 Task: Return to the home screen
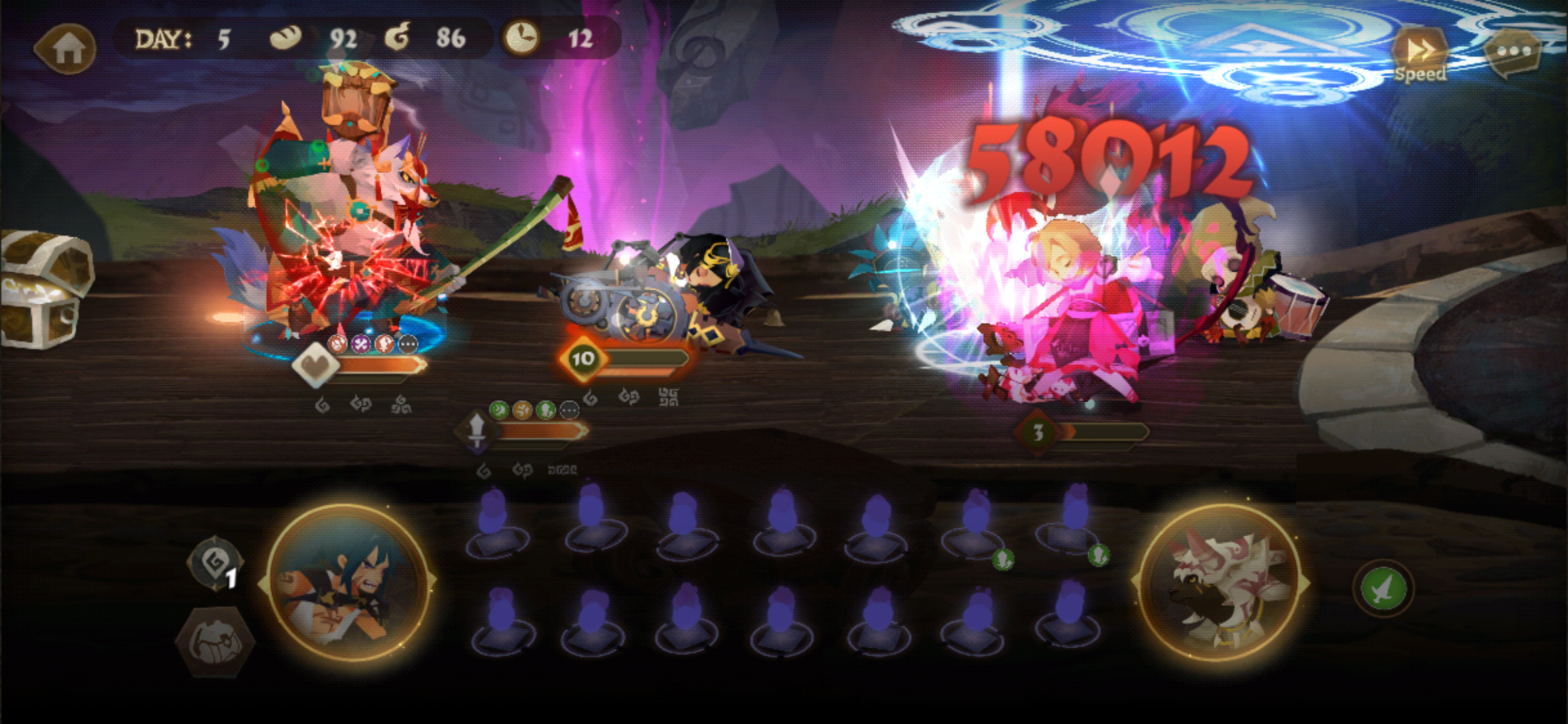66,48
